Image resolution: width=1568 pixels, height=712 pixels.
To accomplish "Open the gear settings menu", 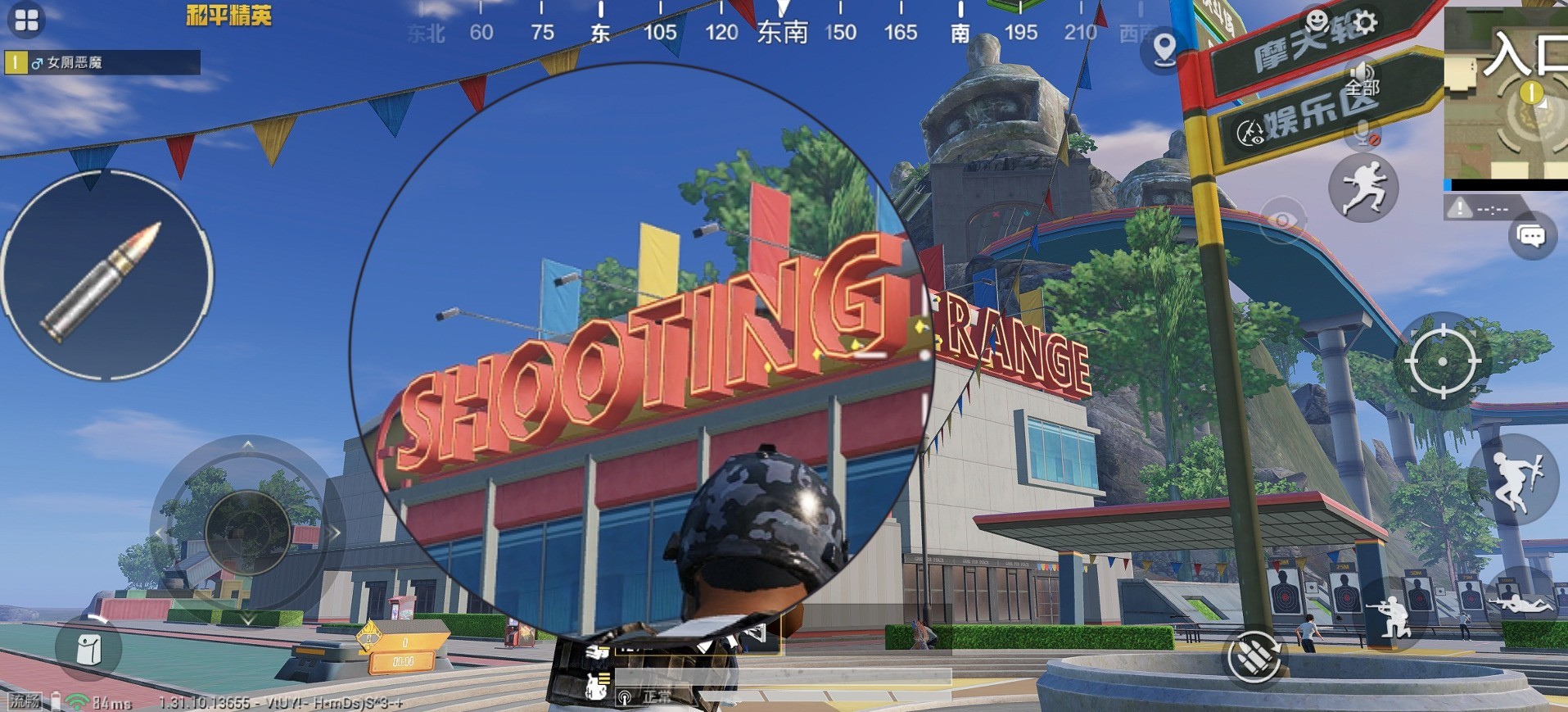I will click(1365, 22).
